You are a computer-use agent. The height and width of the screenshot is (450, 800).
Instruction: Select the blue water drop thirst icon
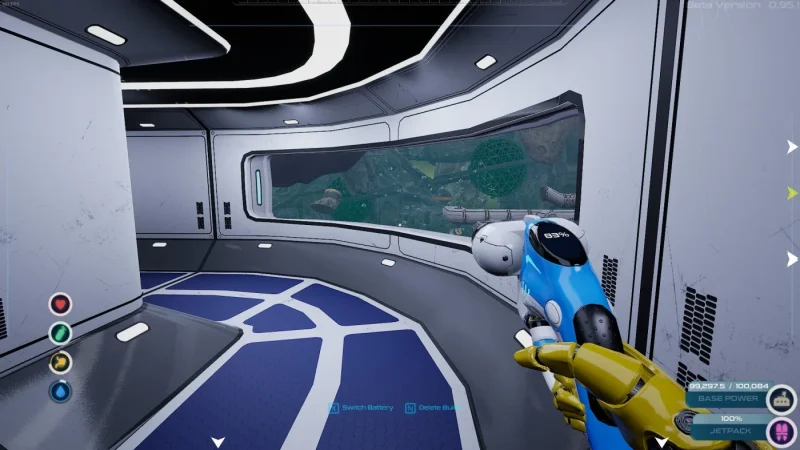point(60,391)
